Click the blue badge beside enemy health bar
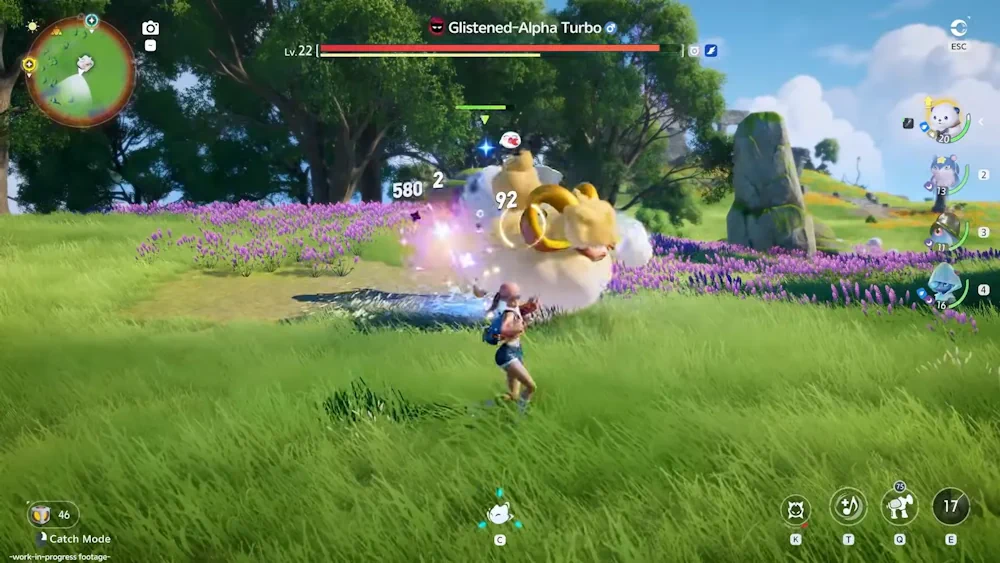1000x563 pixels. pyautogui.click(x=711, y=50)
